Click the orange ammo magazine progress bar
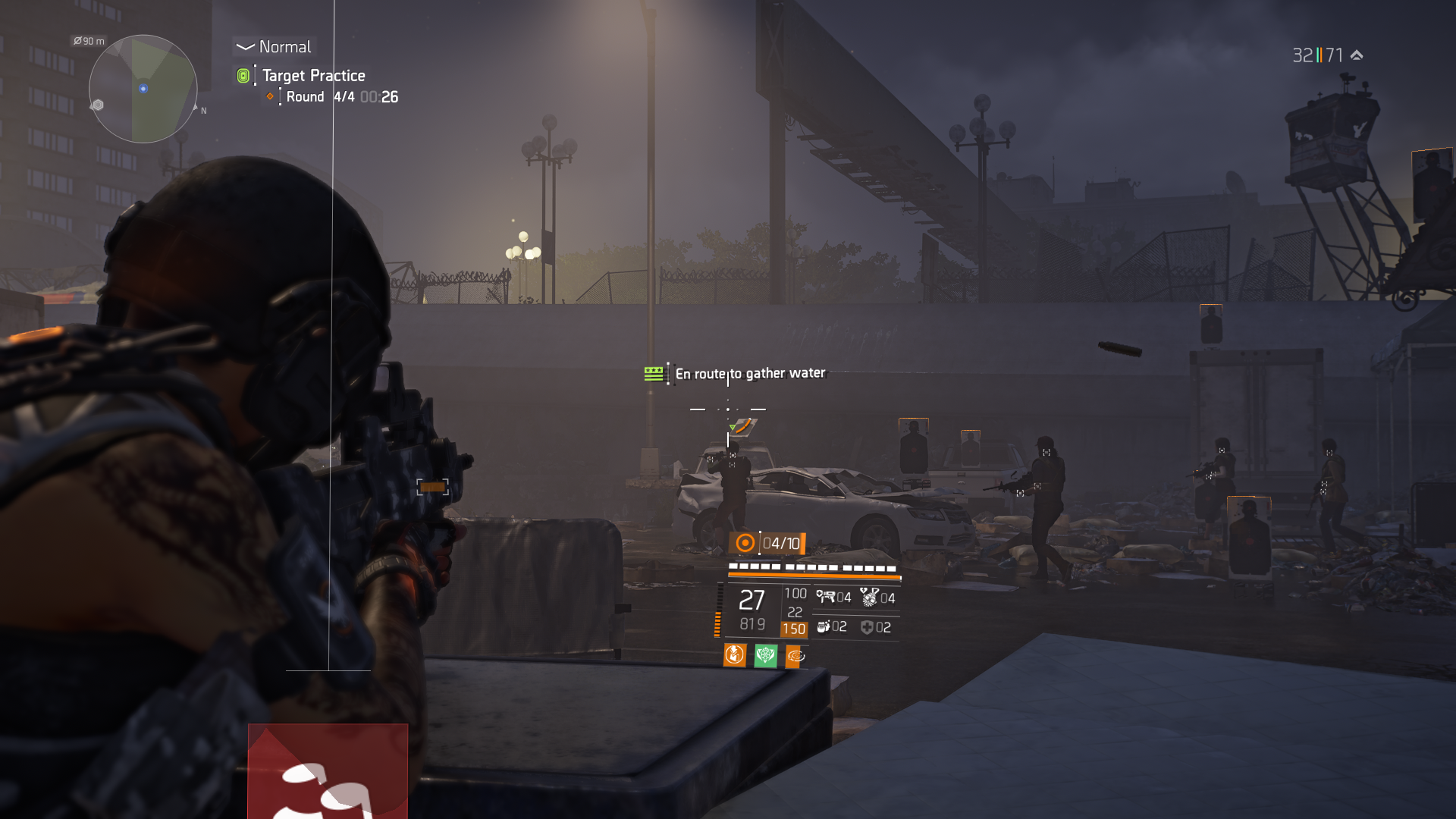Viewport: 1456px width, 819px height. (814, 574)
